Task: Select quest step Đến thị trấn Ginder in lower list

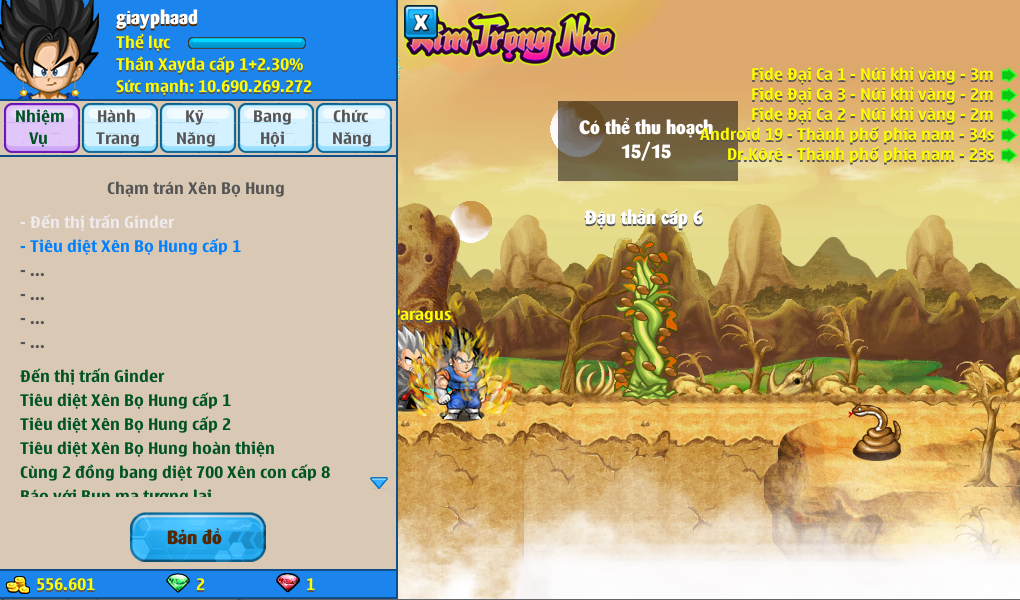Action: tap(92, 376)
